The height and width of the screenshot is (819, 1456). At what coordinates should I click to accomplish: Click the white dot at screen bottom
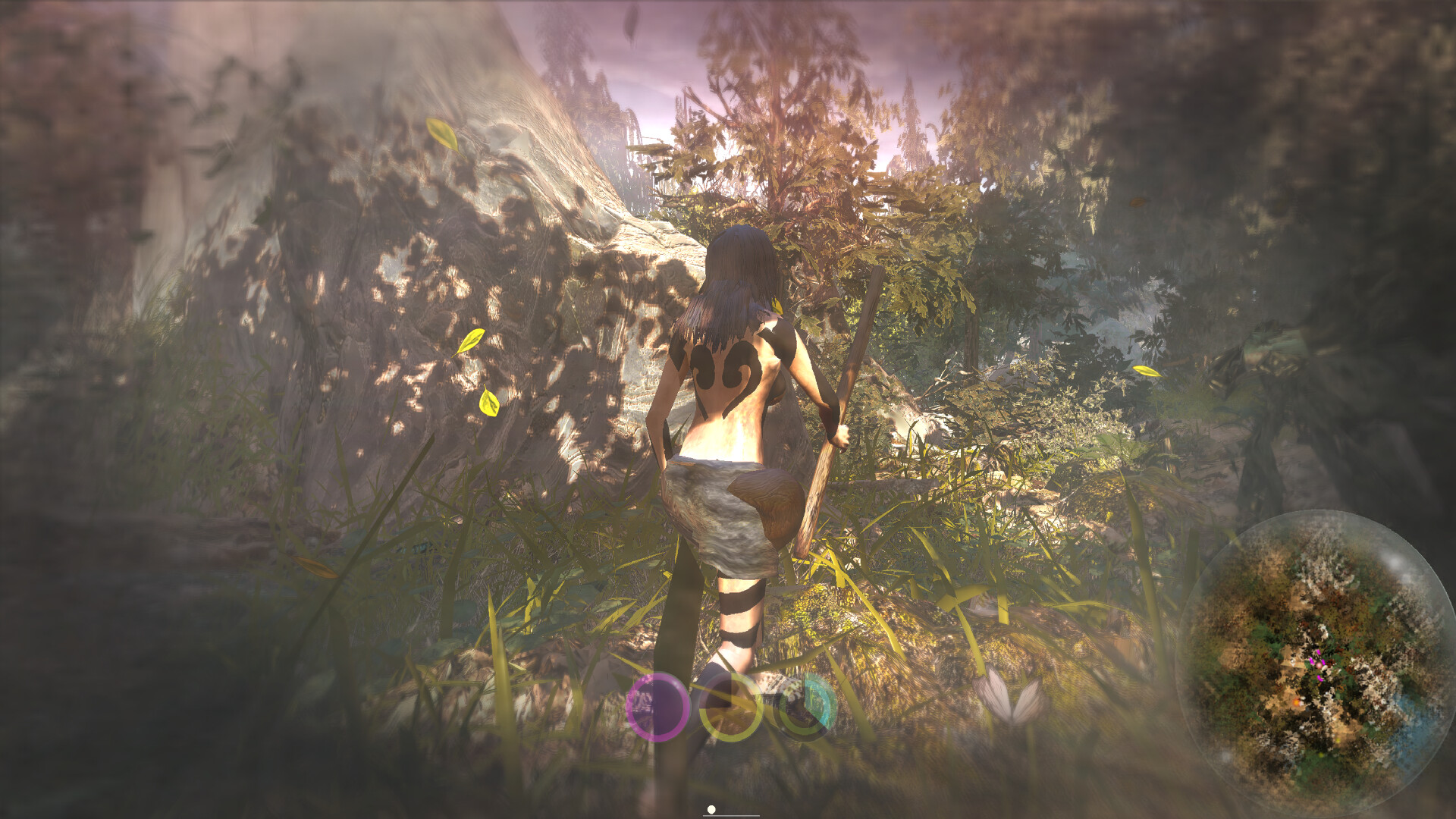click(x=711, y=810)
